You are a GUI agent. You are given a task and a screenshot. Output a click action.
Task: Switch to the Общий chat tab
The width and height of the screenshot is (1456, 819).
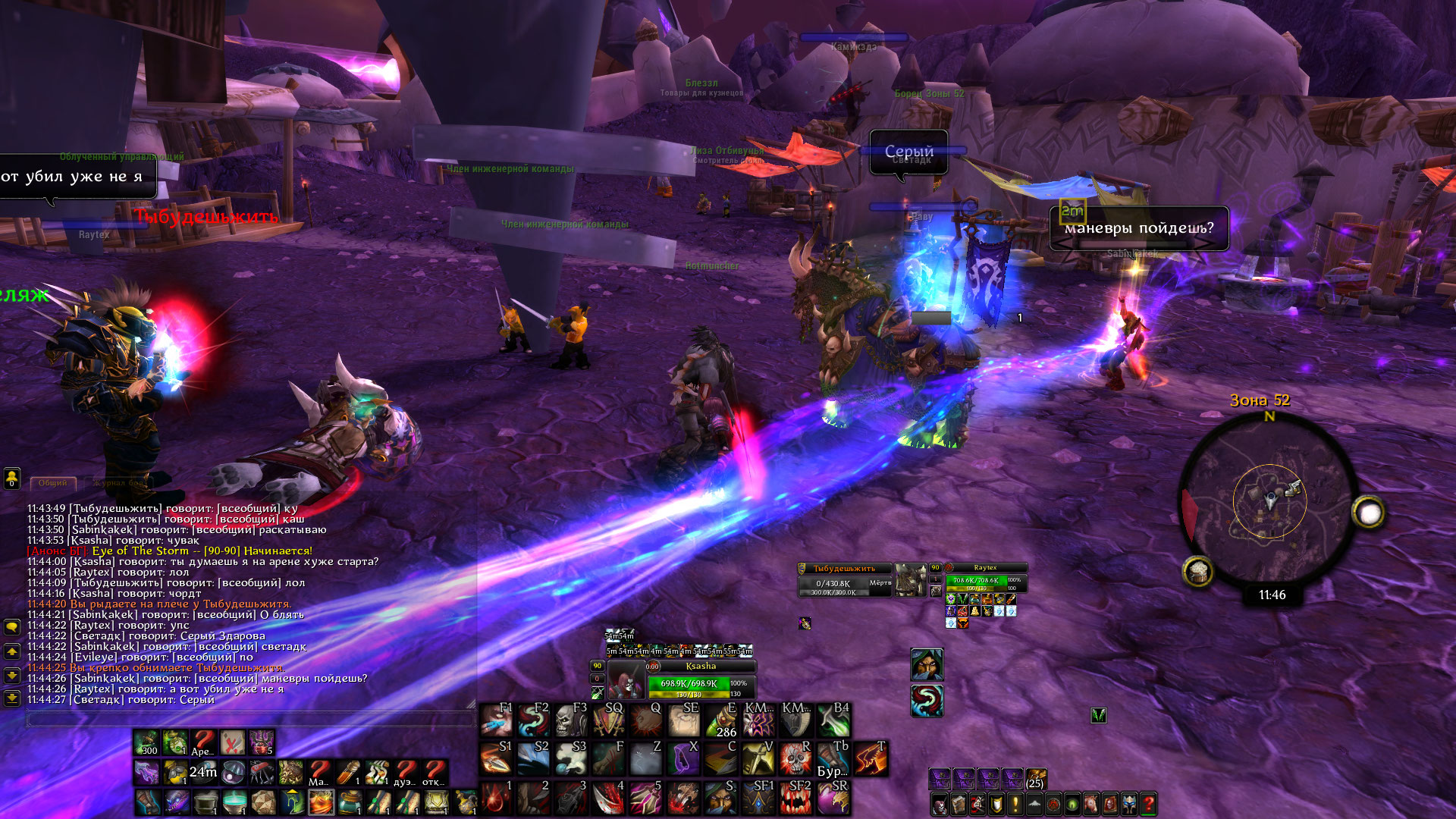pyautogui.click(x=53, y=482)
